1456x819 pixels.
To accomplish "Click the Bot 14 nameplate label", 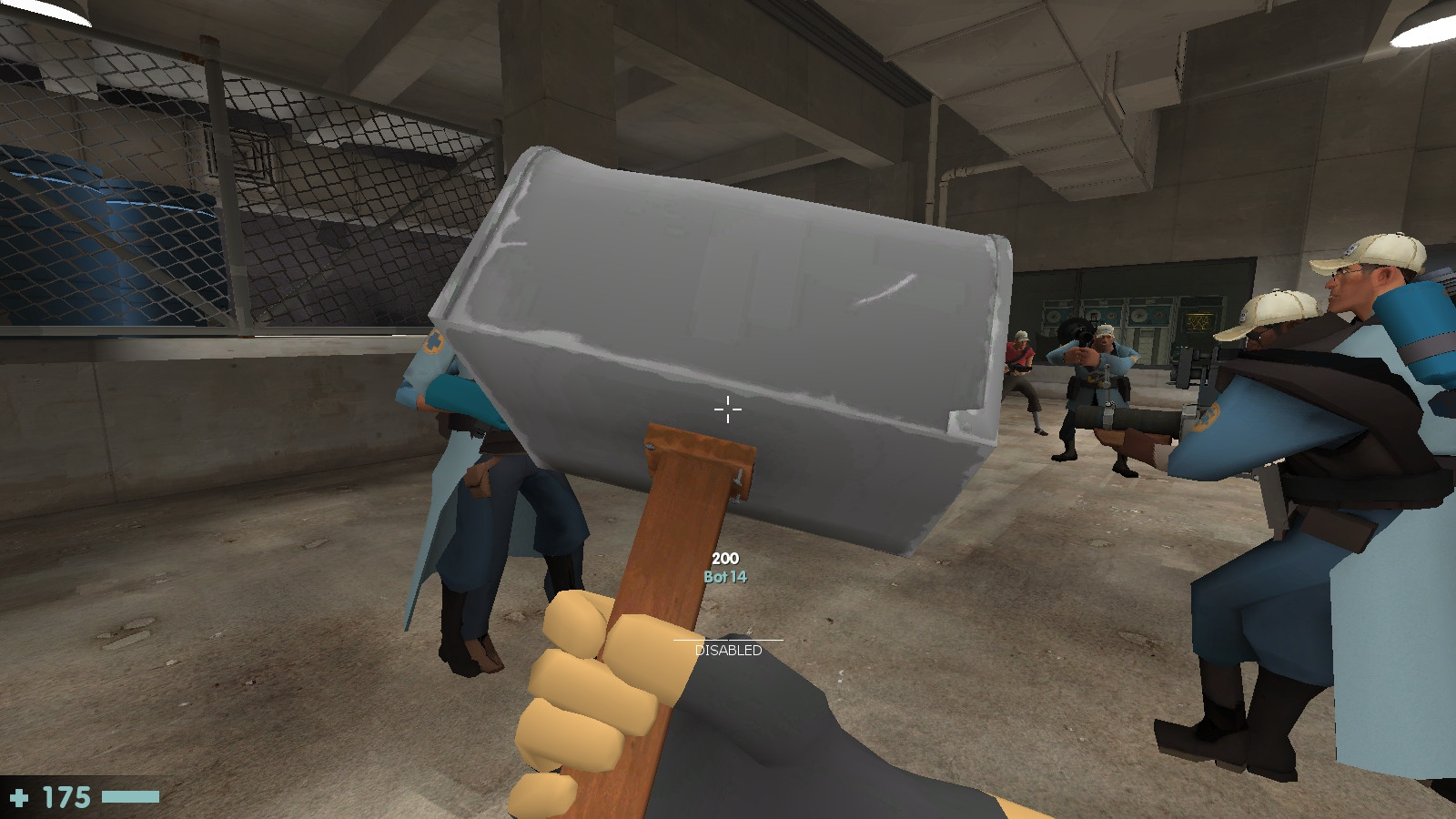I will pyautogui.click(x=726, y=577).
